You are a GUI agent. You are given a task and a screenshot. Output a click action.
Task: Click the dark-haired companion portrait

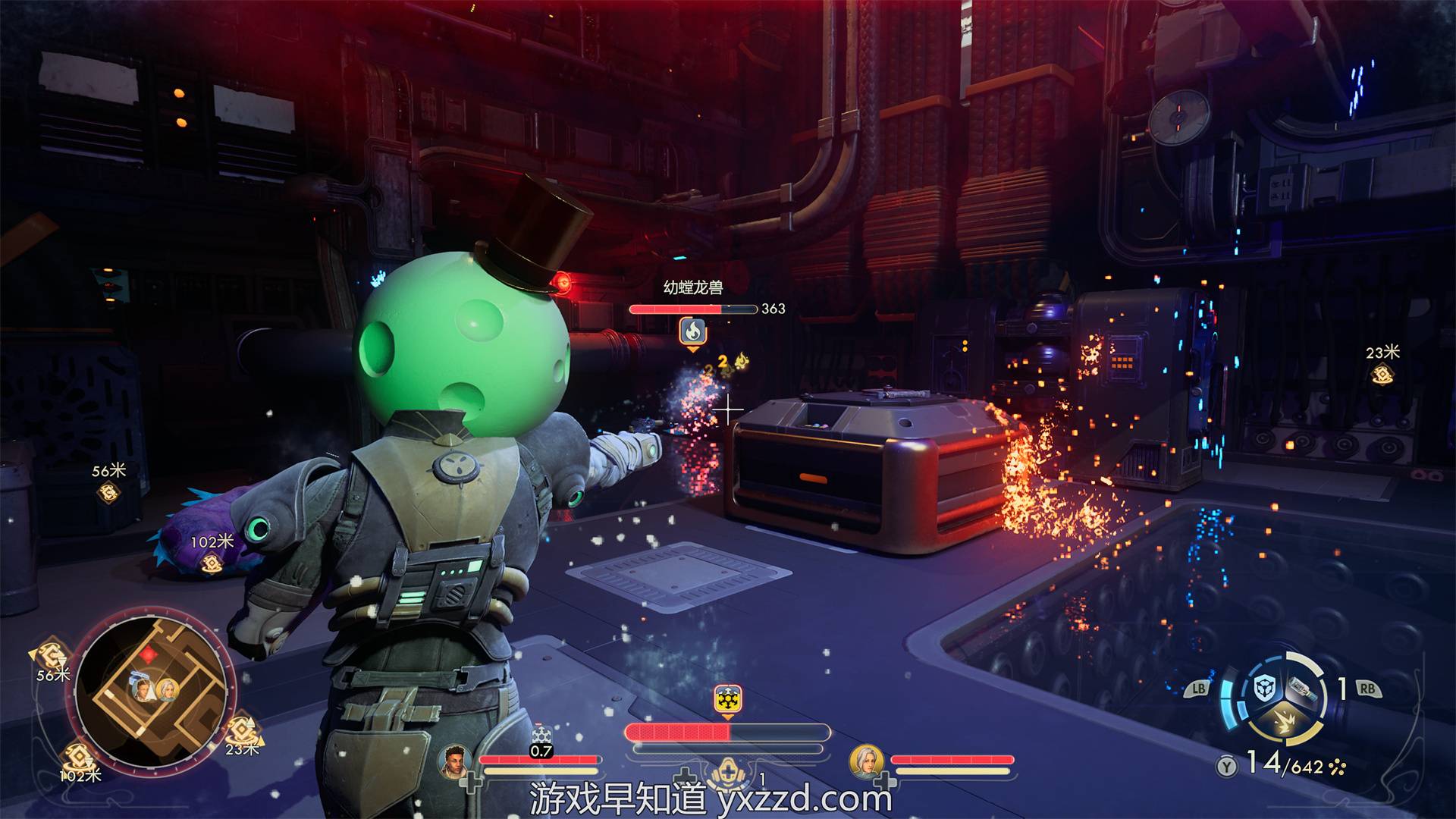click(454, 761)
